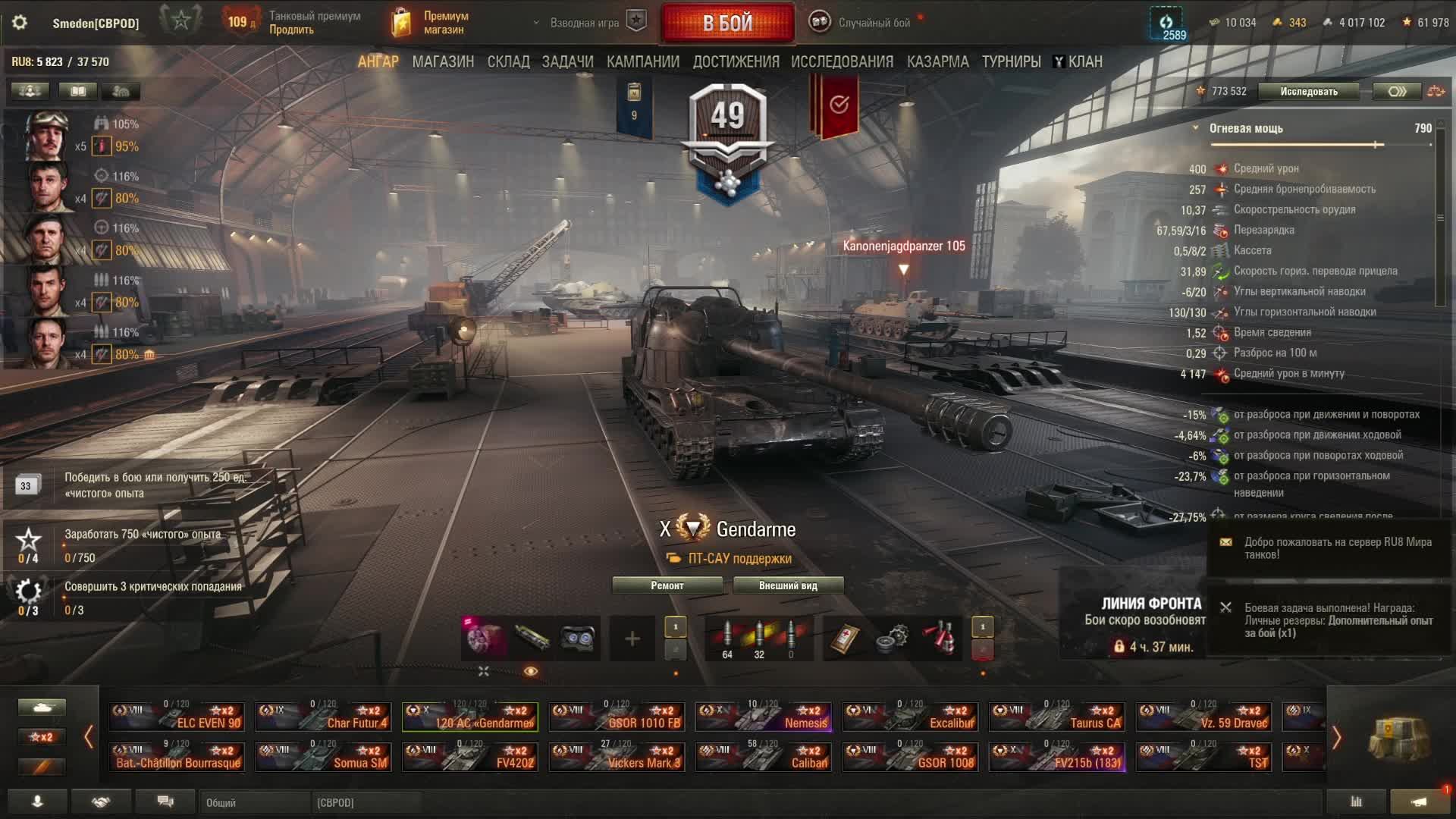
Task: Open the КЛАН clan tab
Action: pos(1078,62)
